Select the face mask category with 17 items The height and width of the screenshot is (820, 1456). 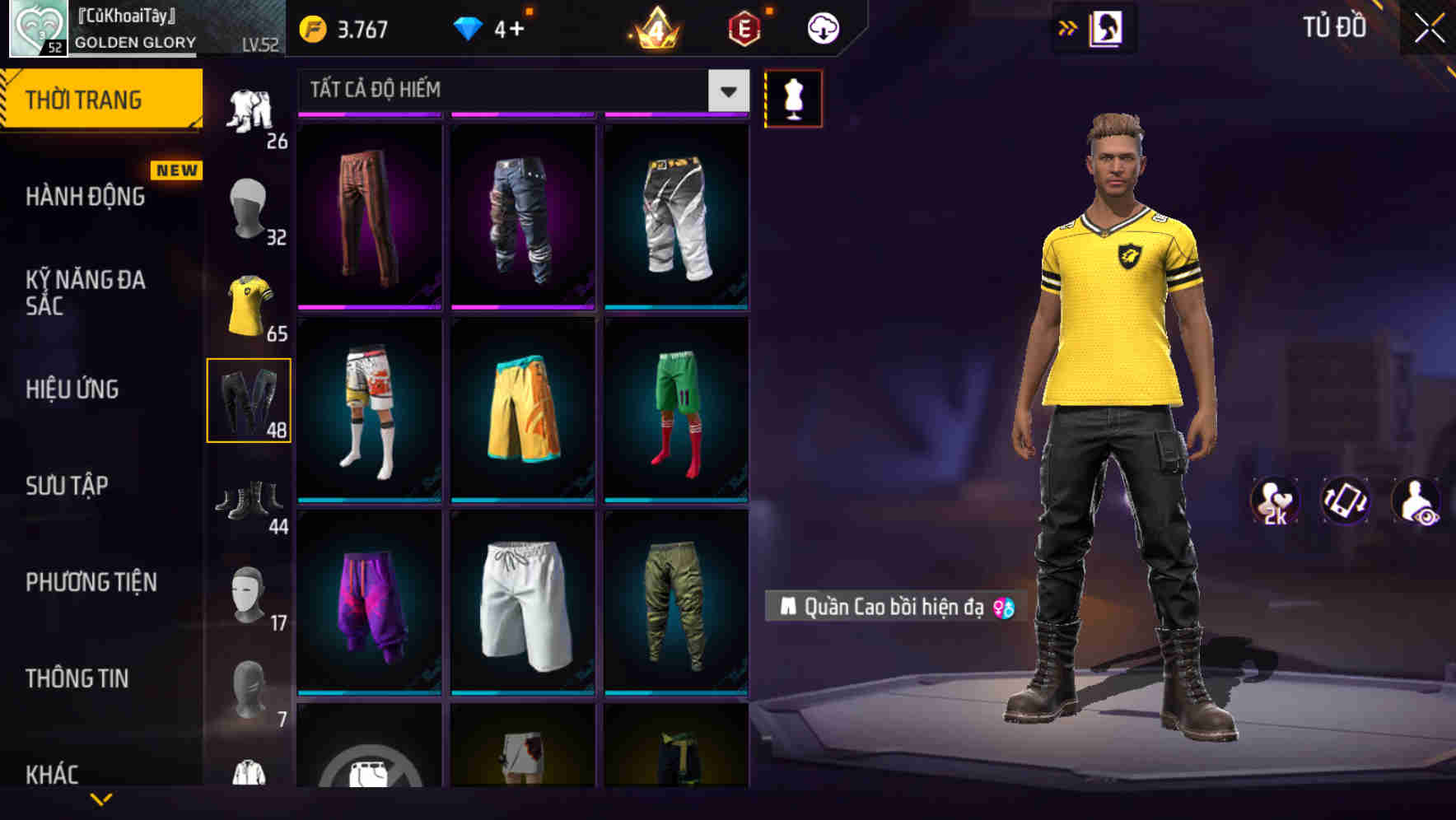pyautogui.click(x=250, y=591)
